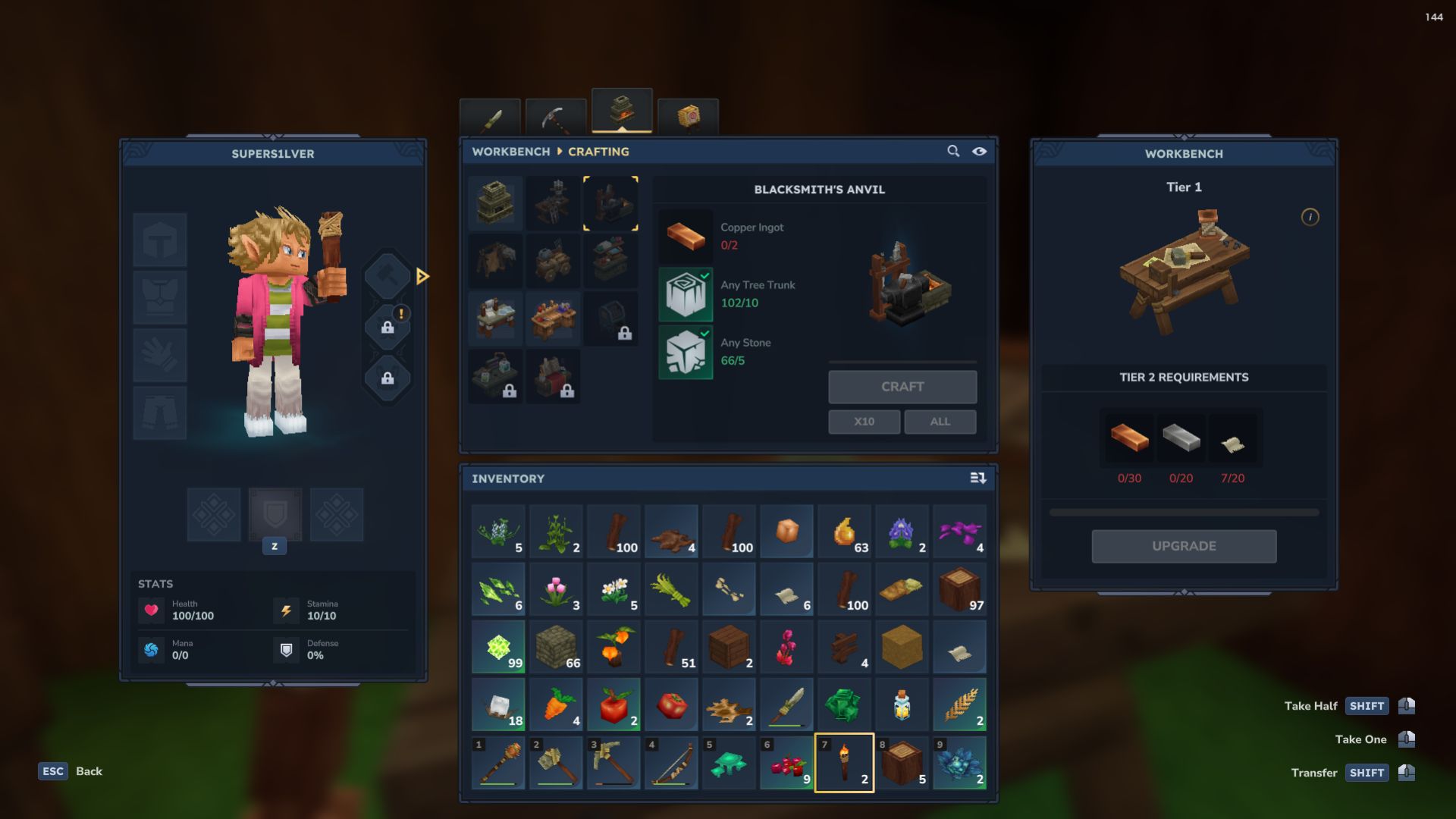Click the Tier 2 upgrade progress bar
This screenshot has width=1456, height=819.
[1183, 512]
